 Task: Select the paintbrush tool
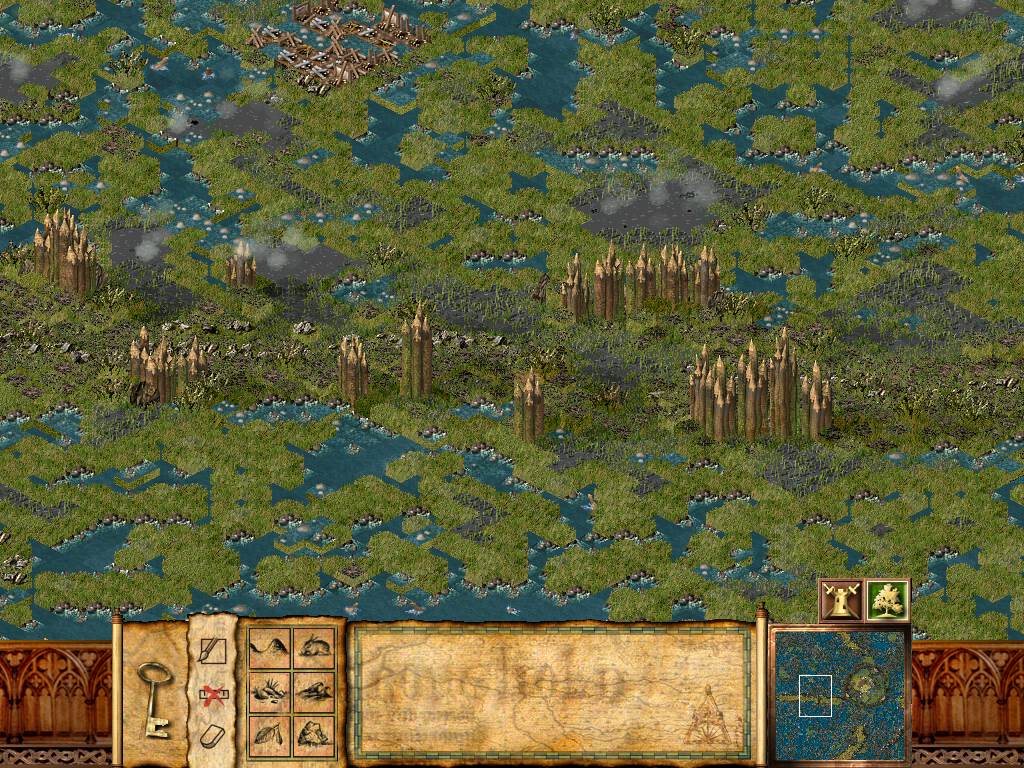[213, 651]
